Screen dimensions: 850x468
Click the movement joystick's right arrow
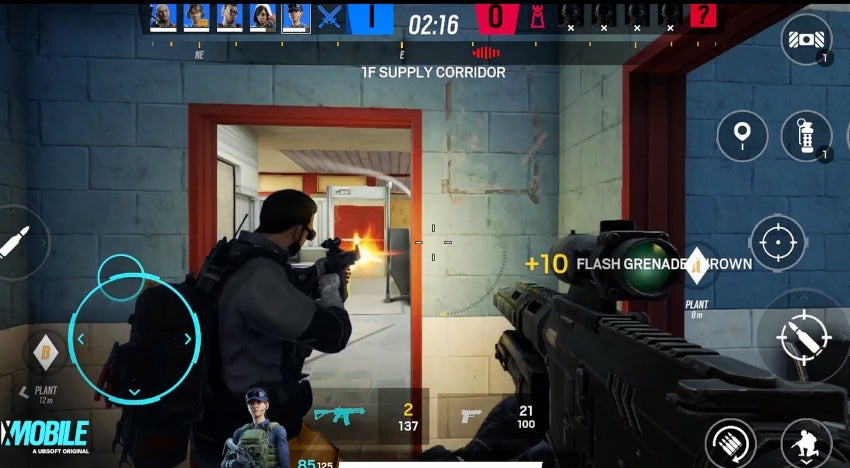coord(187,339)
